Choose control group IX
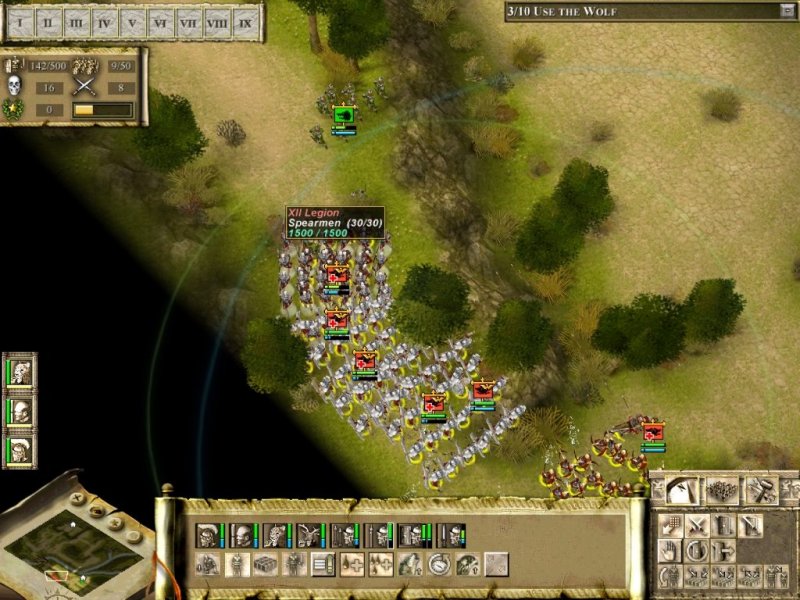 coord(245,22)
